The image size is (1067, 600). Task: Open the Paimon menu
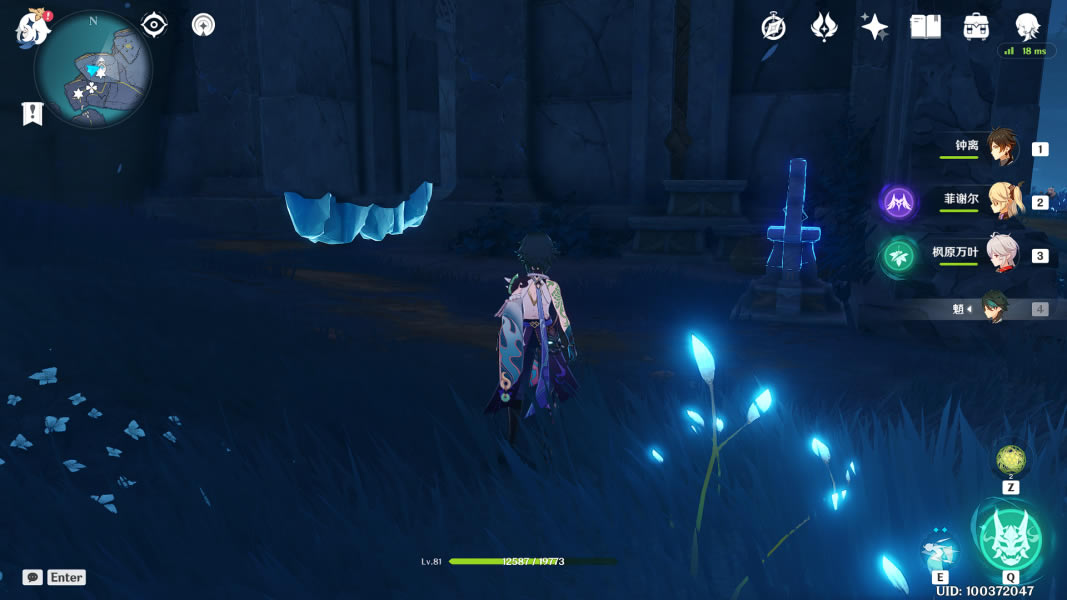[x=33, y=27]
